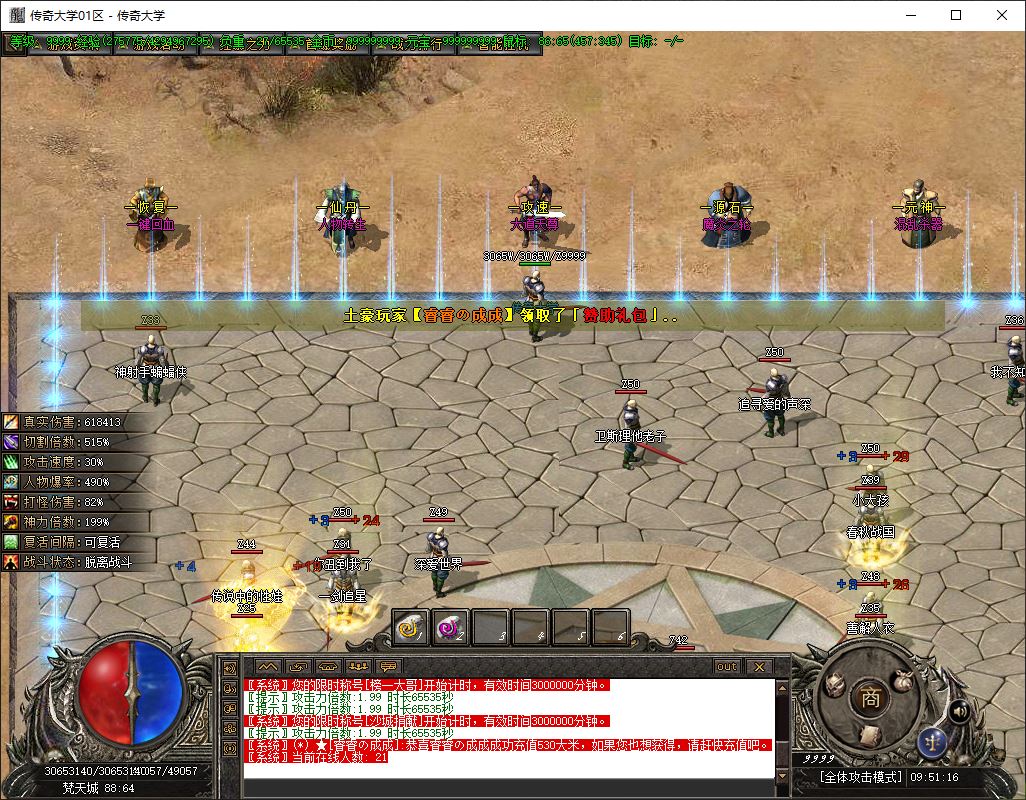Click the blue balance scales button
Image resolution: width=1026 pixels, height=800 pixels.
click(x=934, y=741)
